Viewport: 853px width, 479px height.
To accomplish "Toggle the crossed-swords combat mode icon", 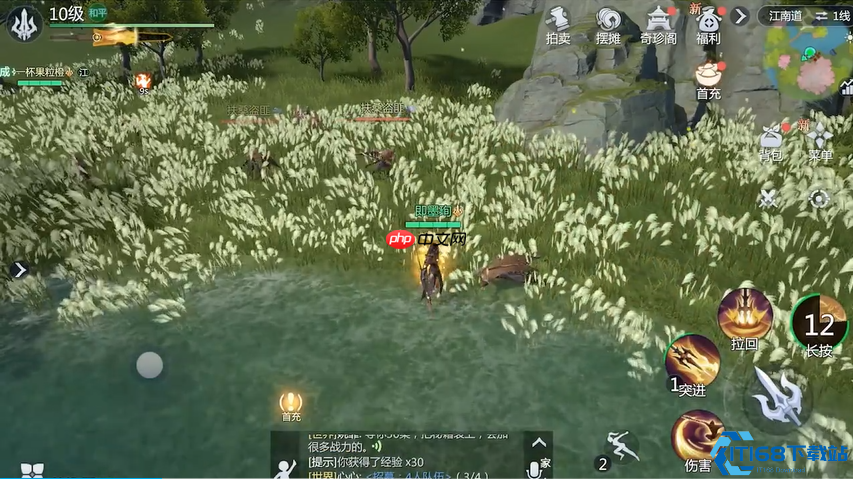I will 768,198.
